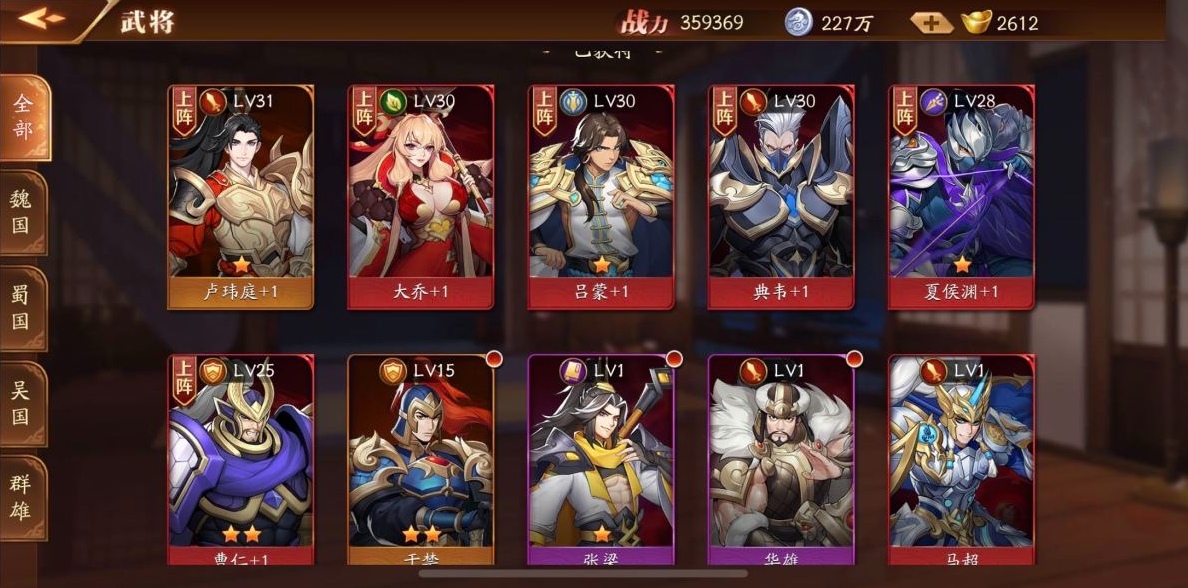The image size is (1188, 588).
Task: Open the 大乔+1 hero card
Action: pos(421,196)
